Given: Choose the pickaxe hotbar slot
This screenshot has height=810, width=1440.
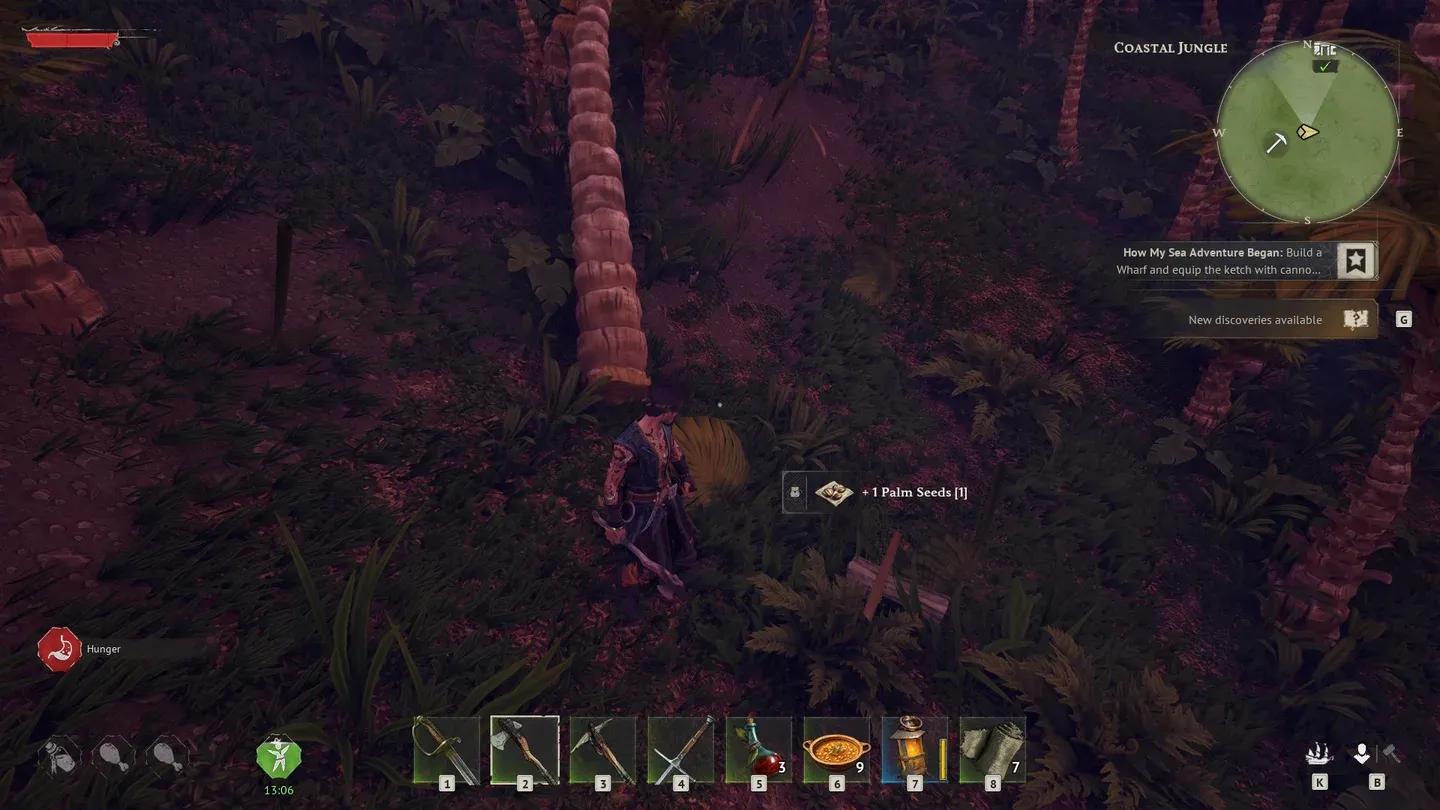Looking at the screenshot, I should tap(602, 750).
